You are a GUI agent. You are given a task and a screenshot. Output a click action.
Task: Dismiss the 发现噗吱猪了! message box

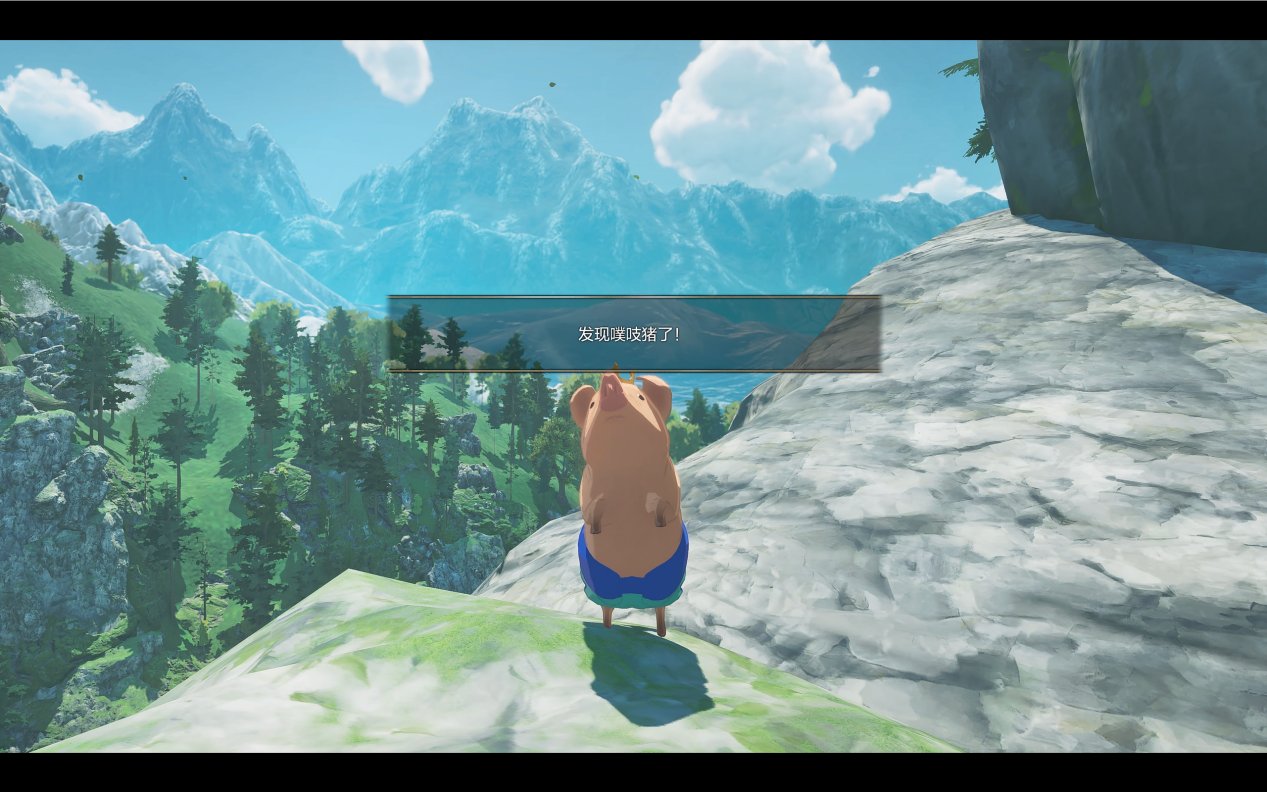click(x=633, y=334)
